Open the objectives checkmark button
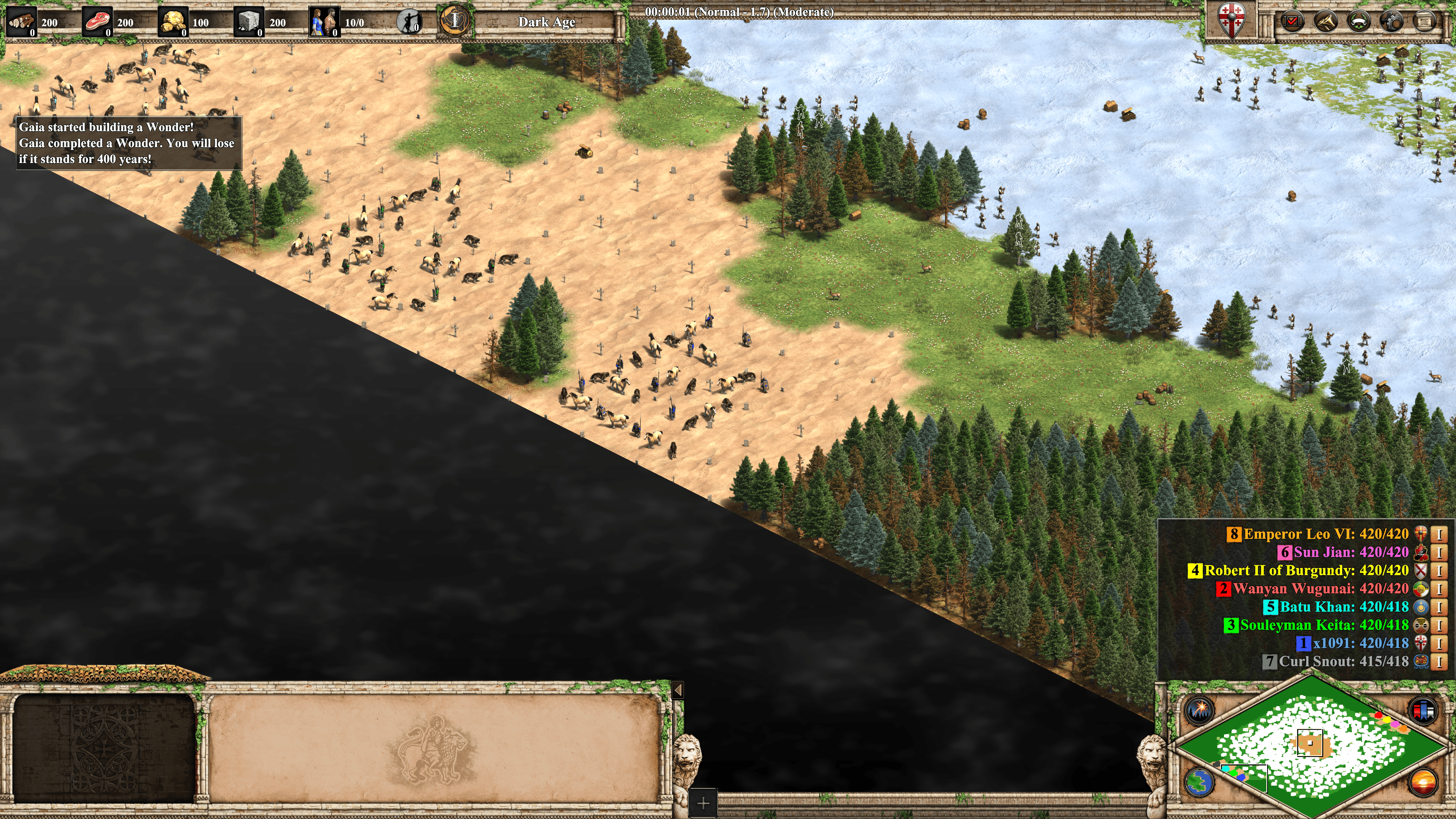The image size is (1456, 819). [x=1292, y=22]
